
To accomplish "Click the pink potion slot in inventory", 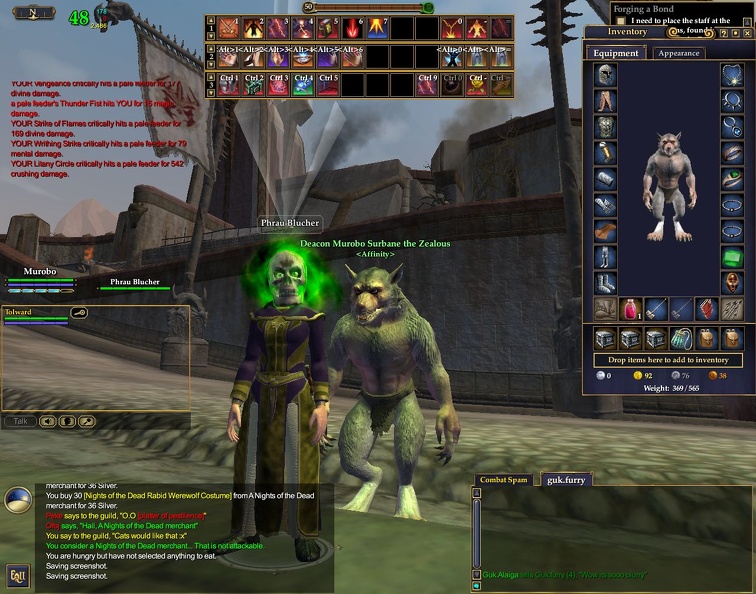I will pyautogui.click(x=631, y=308).
